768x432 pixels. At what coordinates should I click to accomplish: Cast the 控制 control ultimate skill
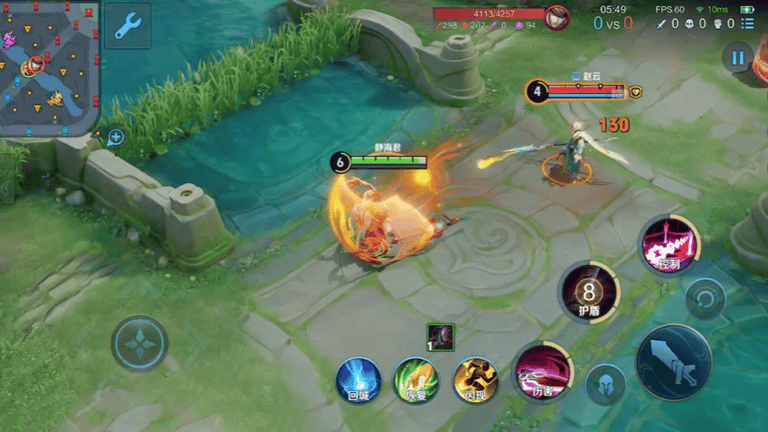668,245
